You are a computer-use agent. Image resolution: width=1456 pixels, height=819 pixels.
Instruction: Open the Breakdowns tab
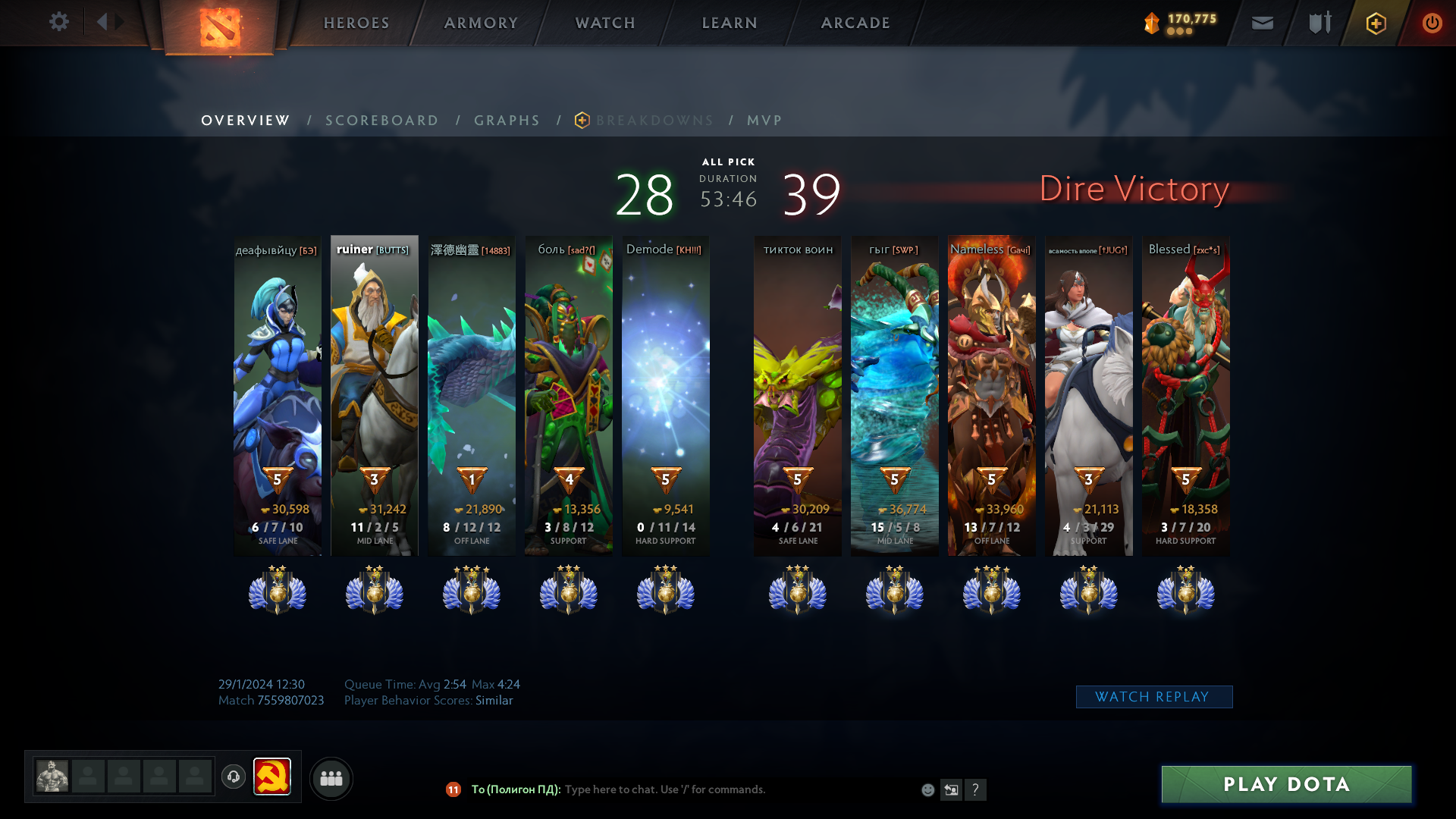[x=654, y=121]
